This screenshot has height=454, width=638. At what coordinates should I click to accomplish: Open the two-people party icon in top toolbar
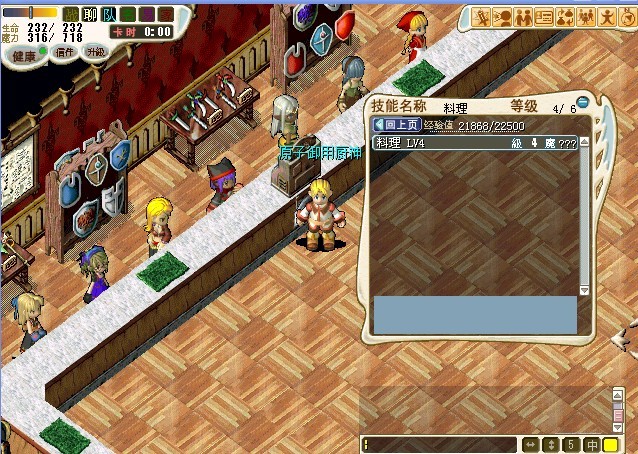tap(524, 17)
